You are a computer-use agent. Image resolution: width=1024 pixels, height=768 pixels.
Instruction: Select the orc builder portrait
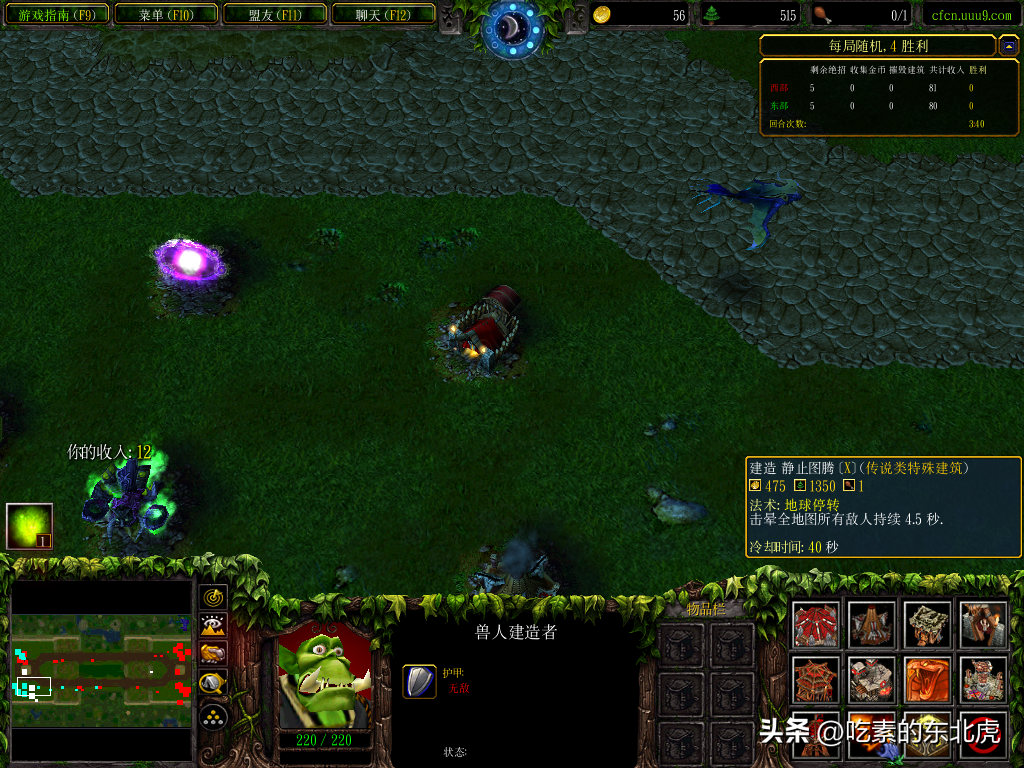(323, 676)
